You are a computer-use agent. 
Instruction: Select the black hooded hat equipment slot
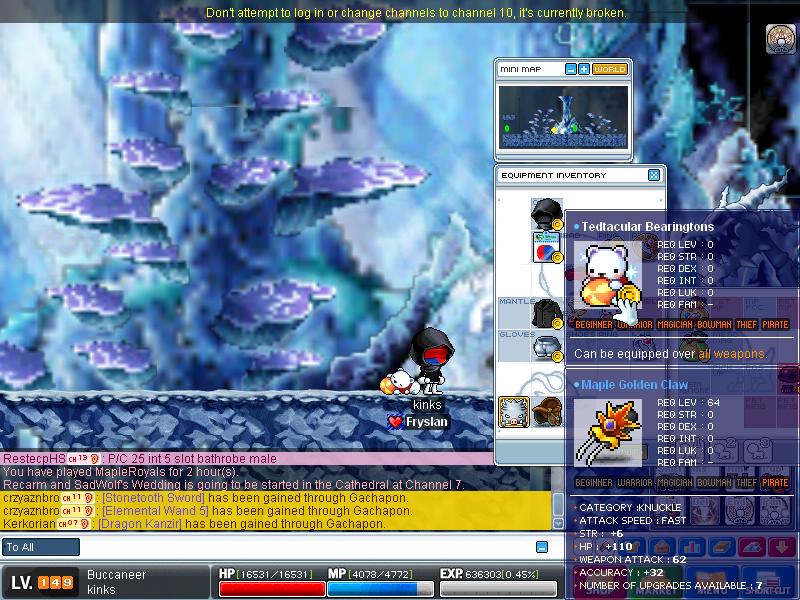pos(546,212)
